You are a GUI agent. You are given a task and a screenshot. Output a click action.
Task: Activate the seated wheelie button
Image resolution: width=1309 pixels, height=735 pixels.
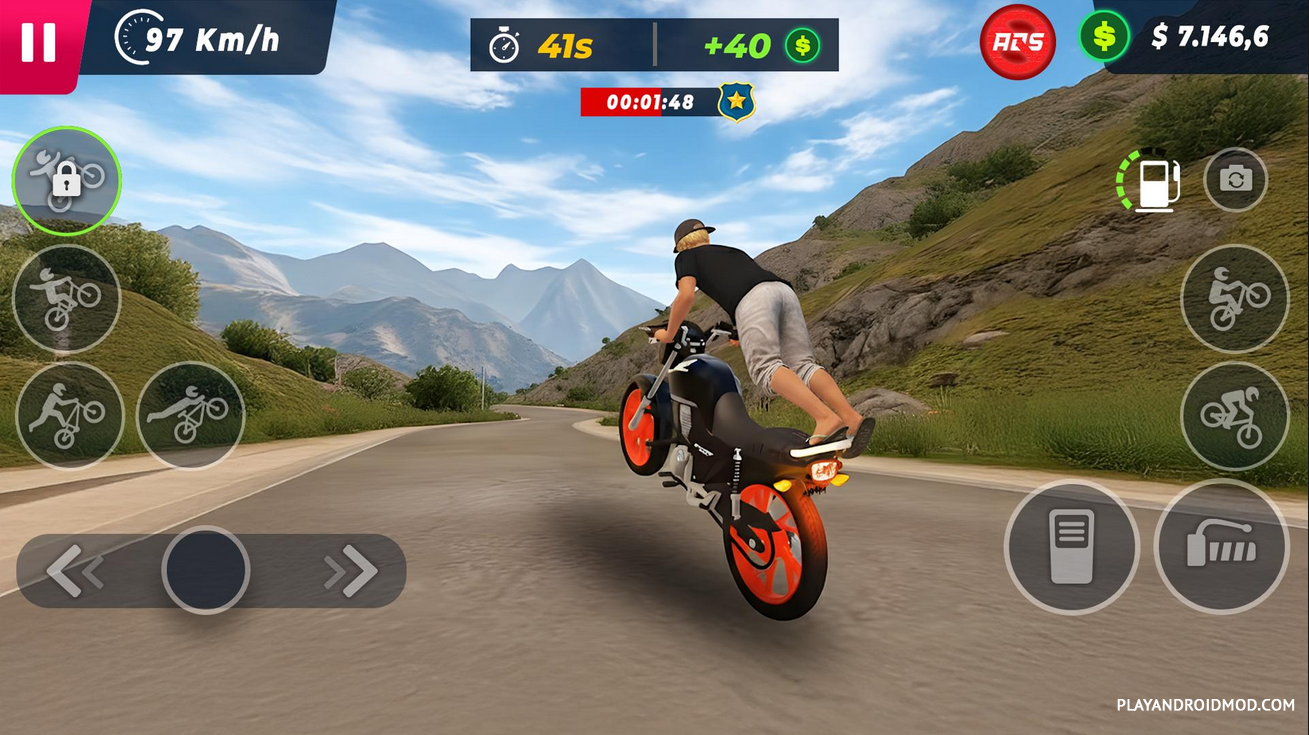[1234, 298]
